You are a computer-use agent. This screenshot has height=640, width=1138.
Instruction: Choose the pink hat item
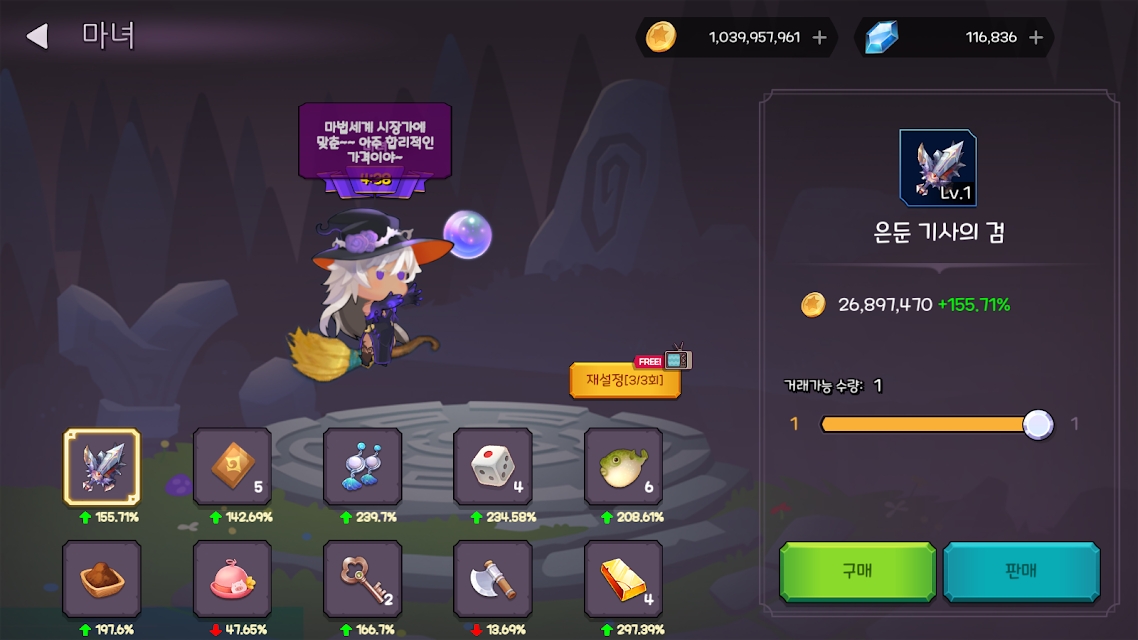[x=232, y=579]
